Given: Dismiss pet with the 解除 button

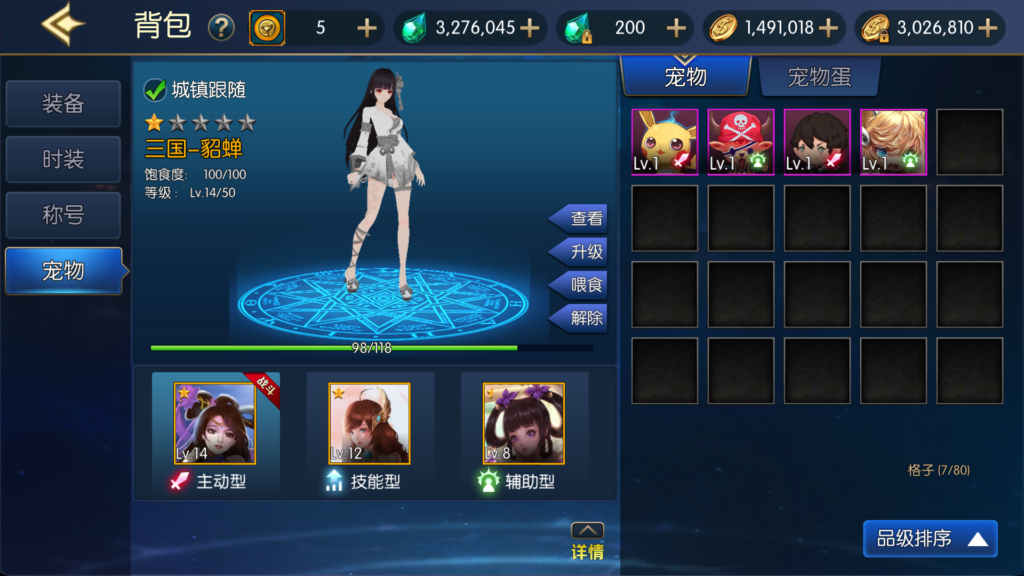Looking at the screenshot, I should pos(581,318).
